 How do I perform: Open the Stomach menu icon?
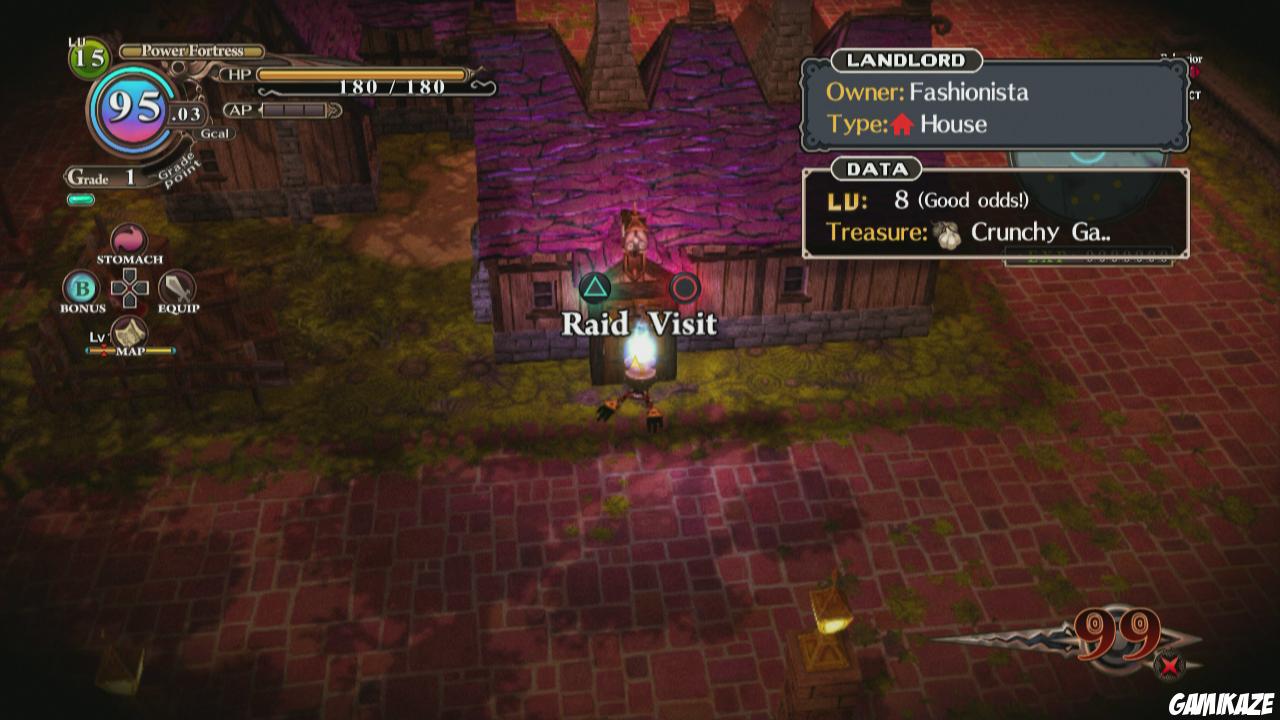[127, 240]
